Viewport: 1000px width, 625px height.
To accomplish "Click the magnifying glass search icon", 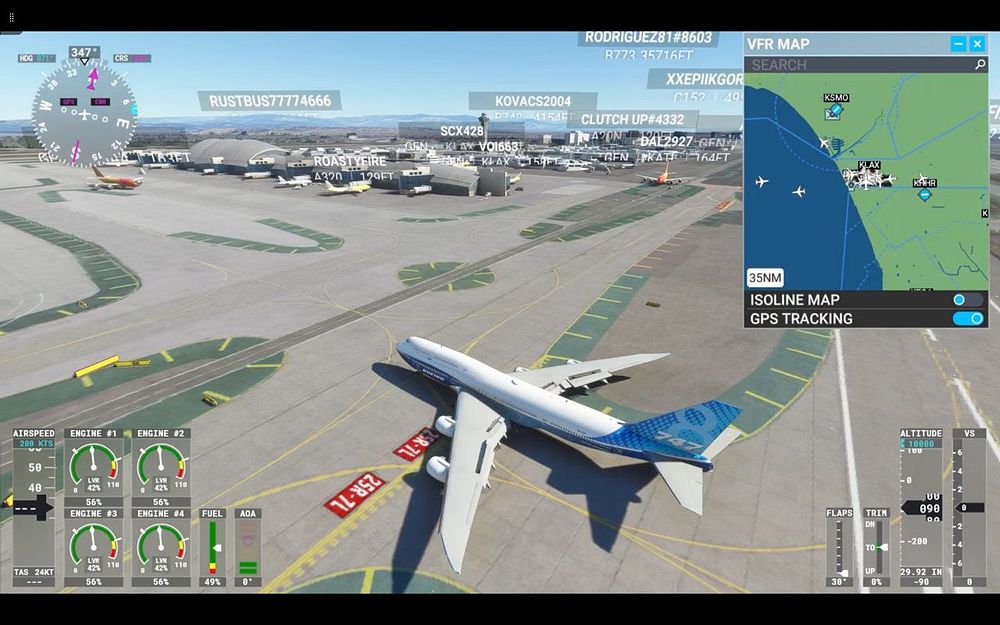I will click(980, 65).
